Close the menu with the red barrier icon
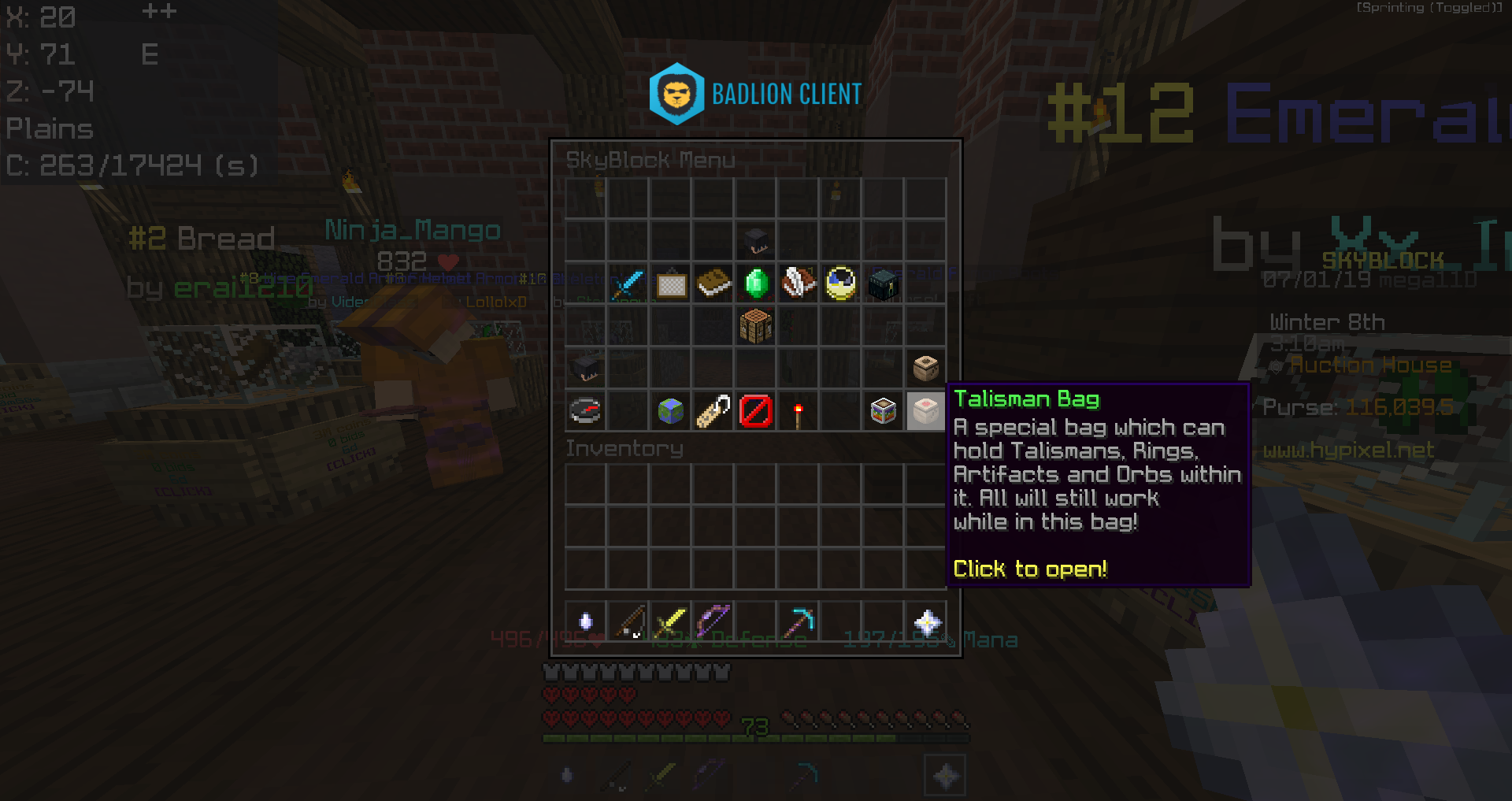The width and height of the screenshot is (1512, 801). coord(756,410)
